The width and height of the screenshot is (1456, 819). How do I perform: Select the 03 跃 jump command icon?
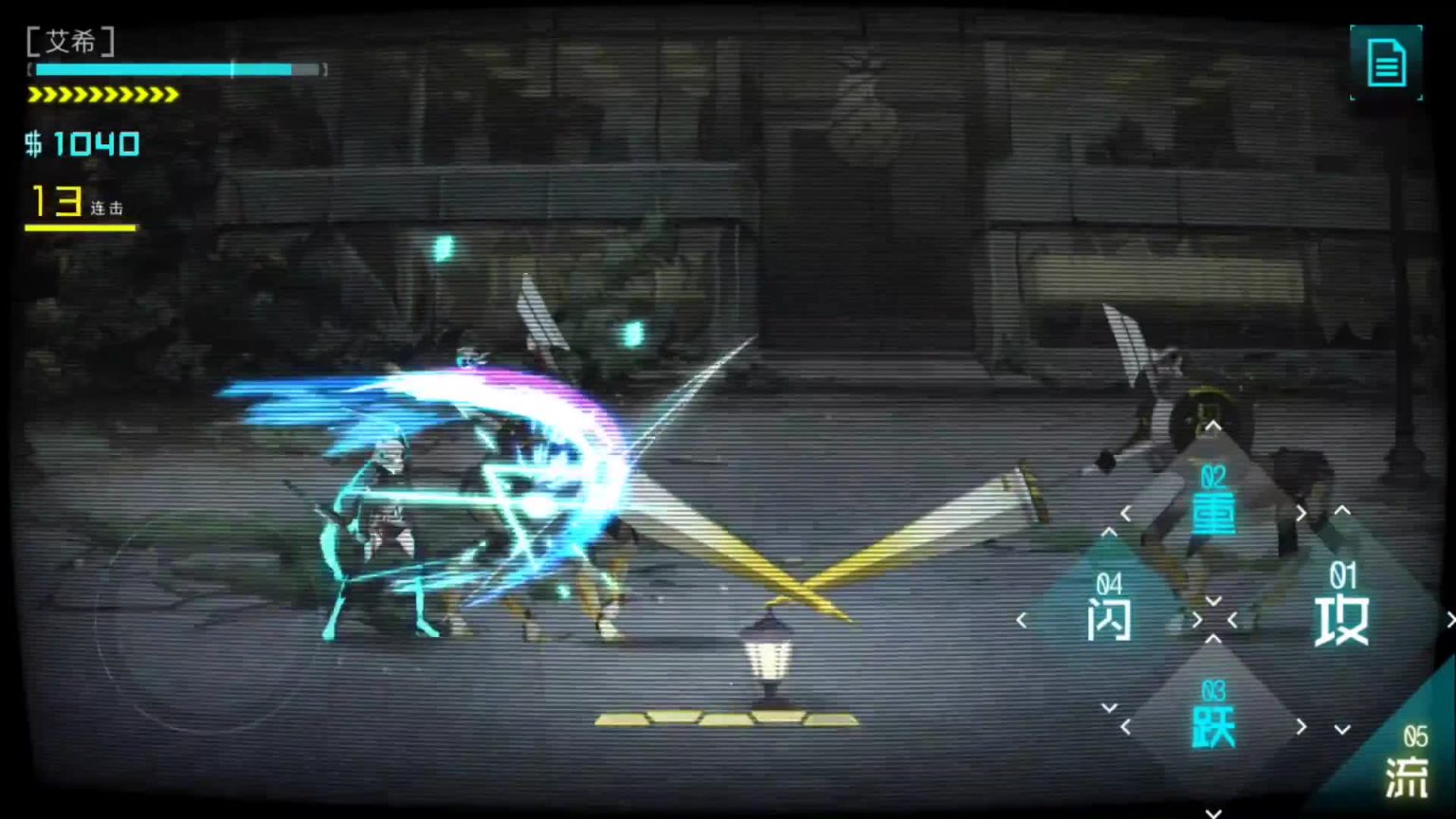click(1214, 711)
